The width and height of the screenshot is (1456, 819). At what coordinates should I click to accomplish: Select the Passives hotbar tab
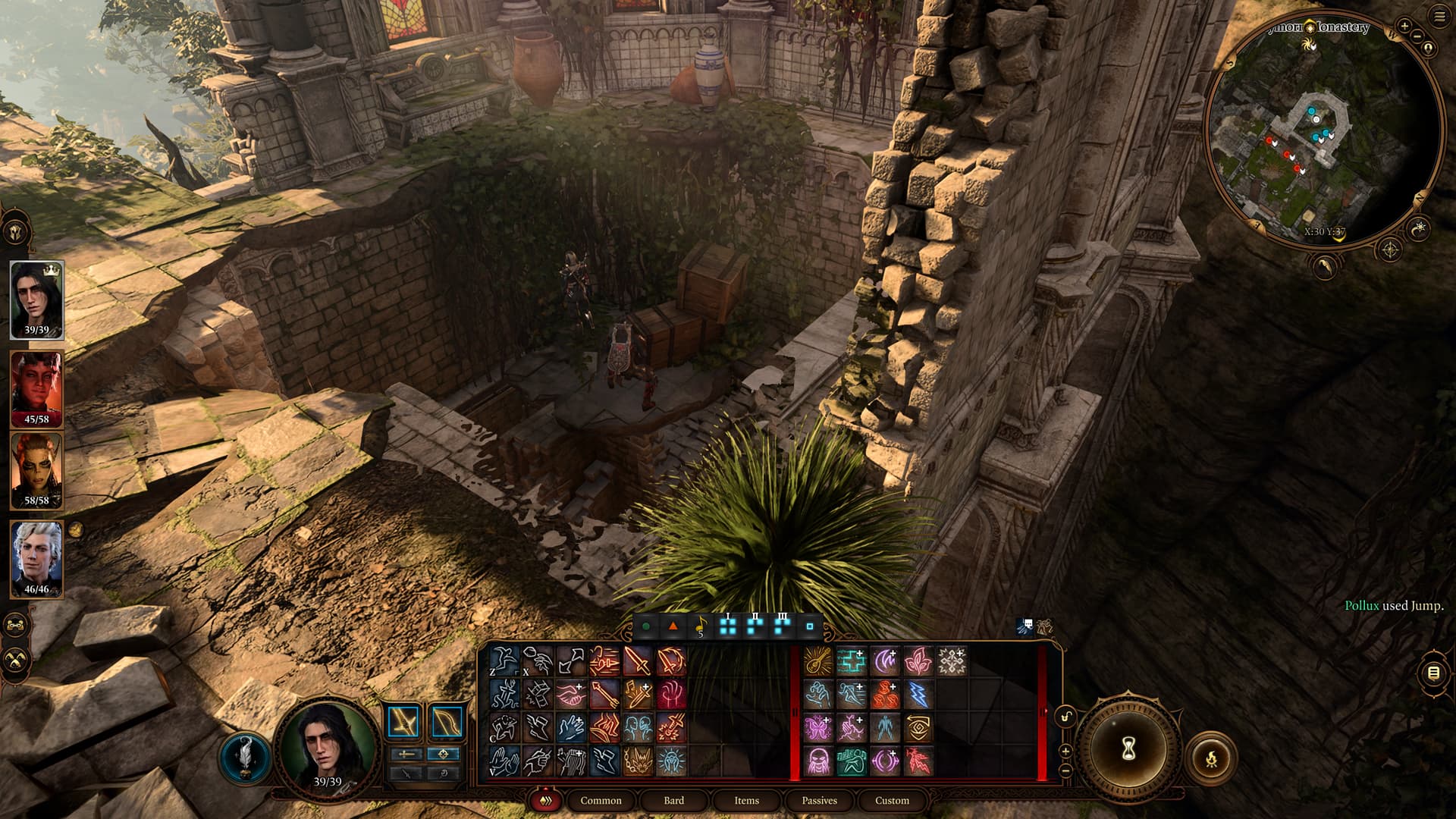point(819,800)
